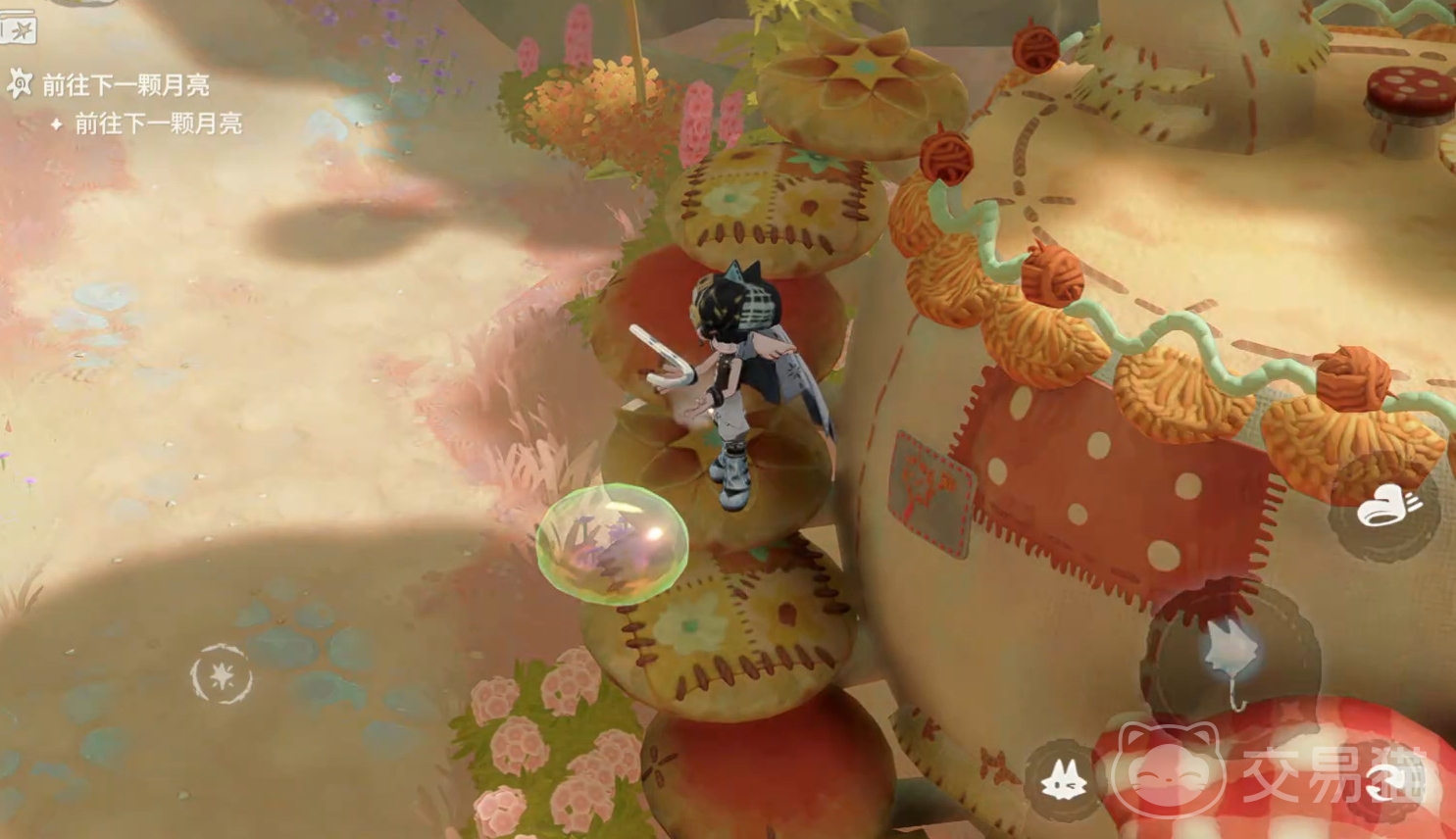This screenshot has width=1456, height=839.
Task: Open the star-marked folder tab icon
Action: click(18, 29)
